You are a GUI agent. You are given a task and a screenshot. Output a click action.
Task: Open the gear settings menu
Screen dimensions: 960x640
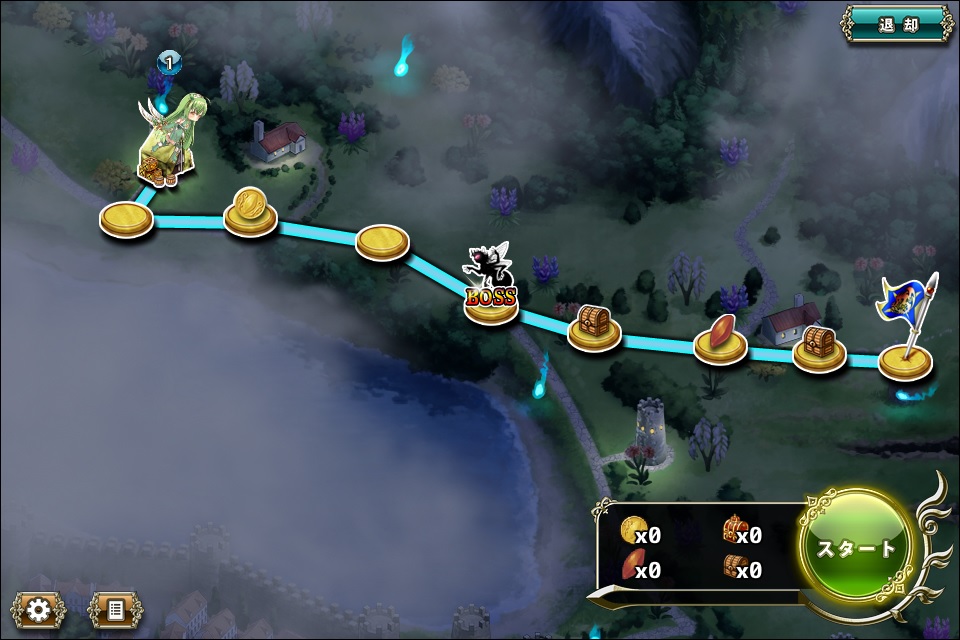tap(39, 608)
